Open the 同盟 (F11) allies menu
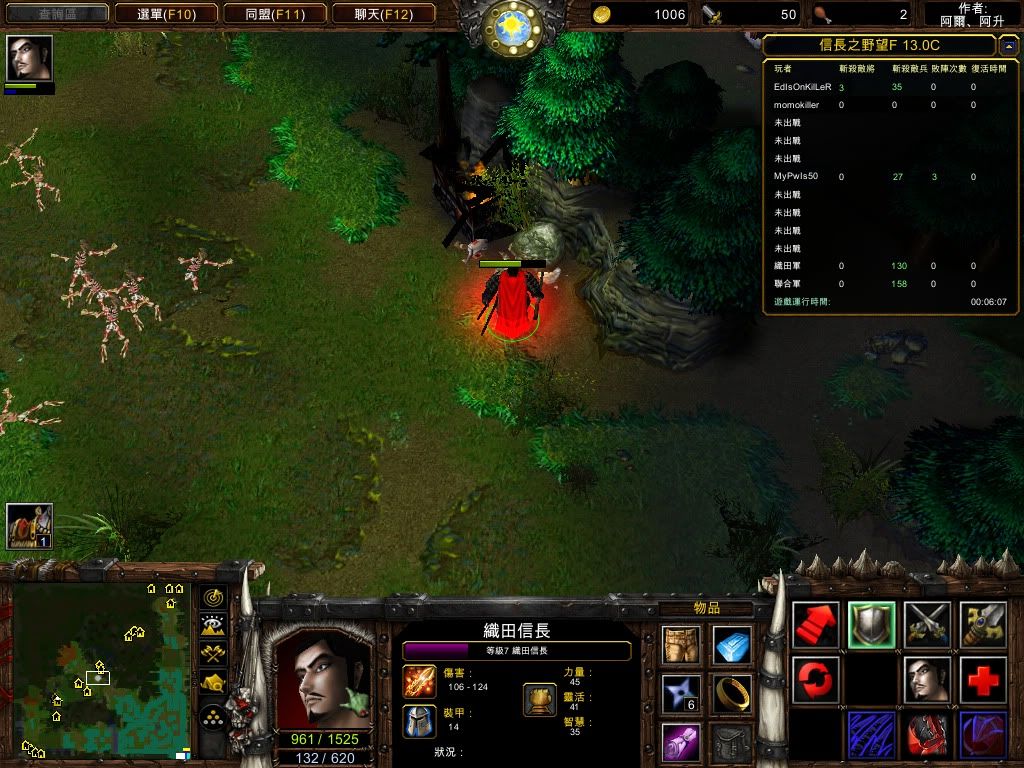Viewport: 1024px width, 768px height. [274, 14]
